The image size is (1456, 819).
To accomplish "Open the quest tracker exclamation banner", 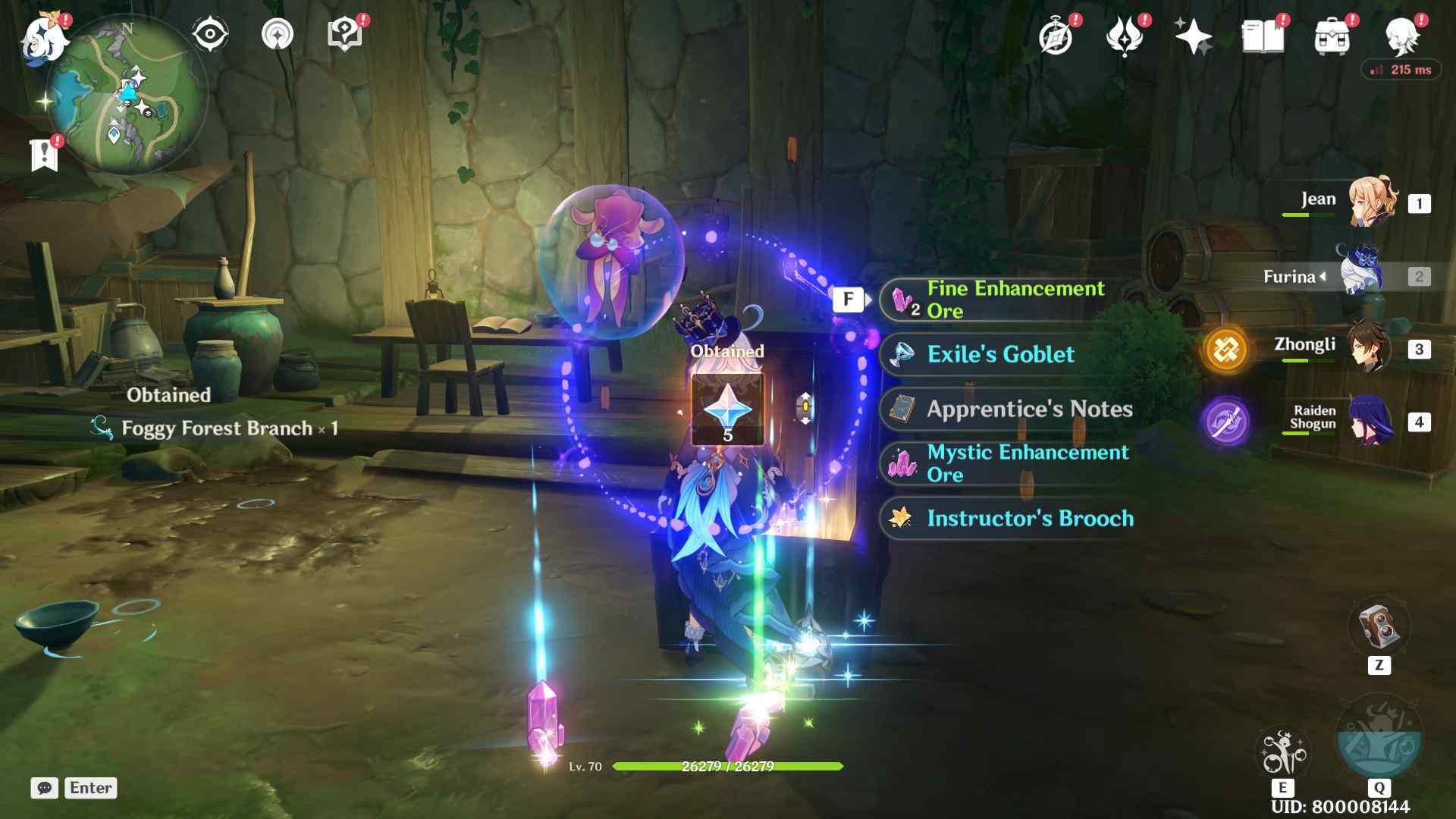I will pos(44,155).
